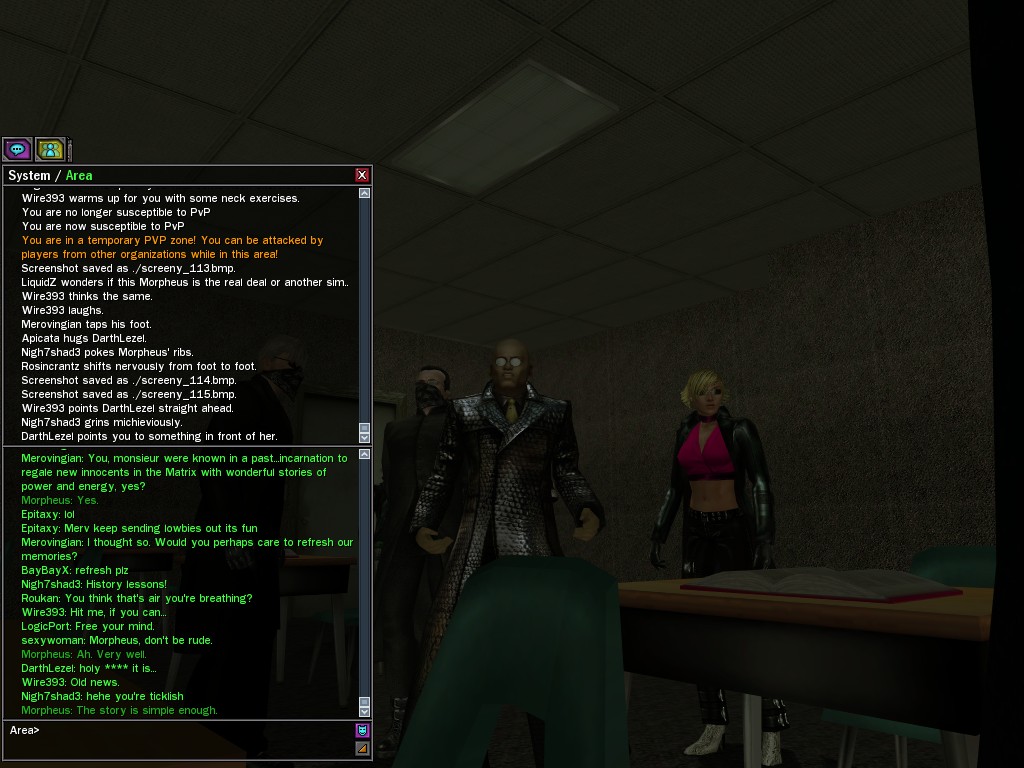Open the purple speech bubble chat icon
Screen dimensions: 1024x768
click(17, 150)
